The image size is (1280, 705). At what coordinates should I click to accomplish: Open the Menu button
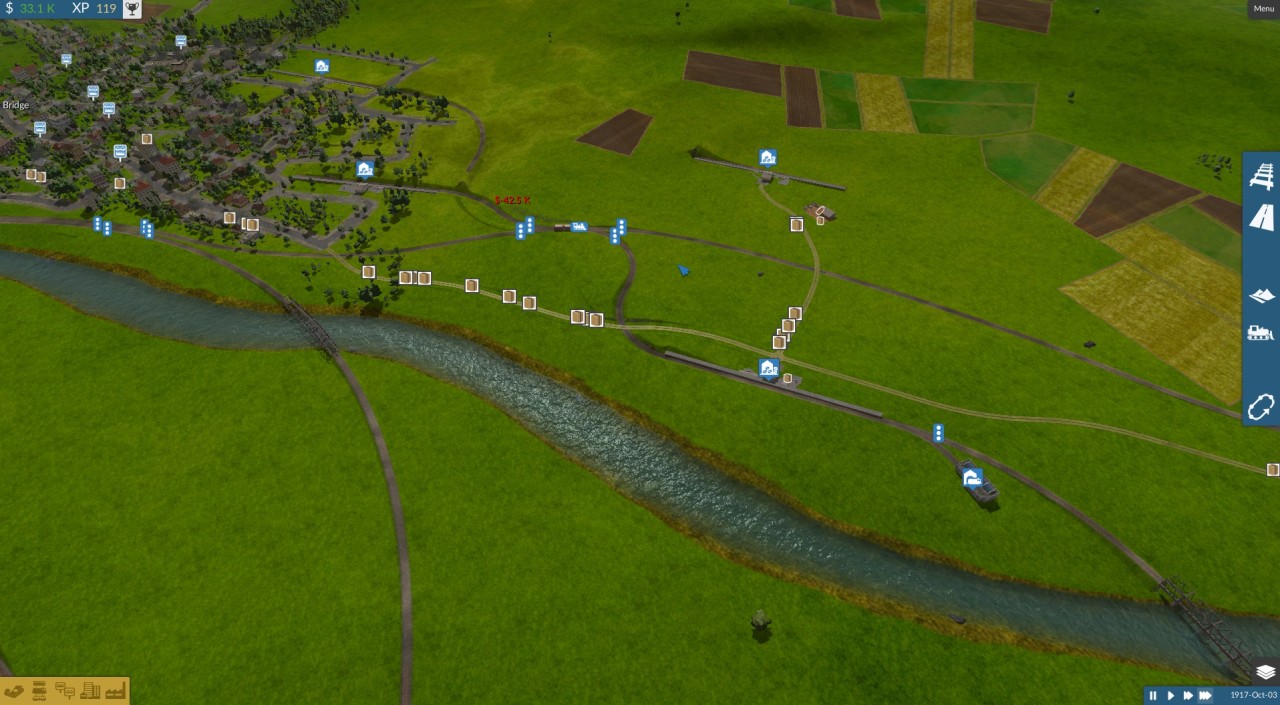coord(1263,9)
